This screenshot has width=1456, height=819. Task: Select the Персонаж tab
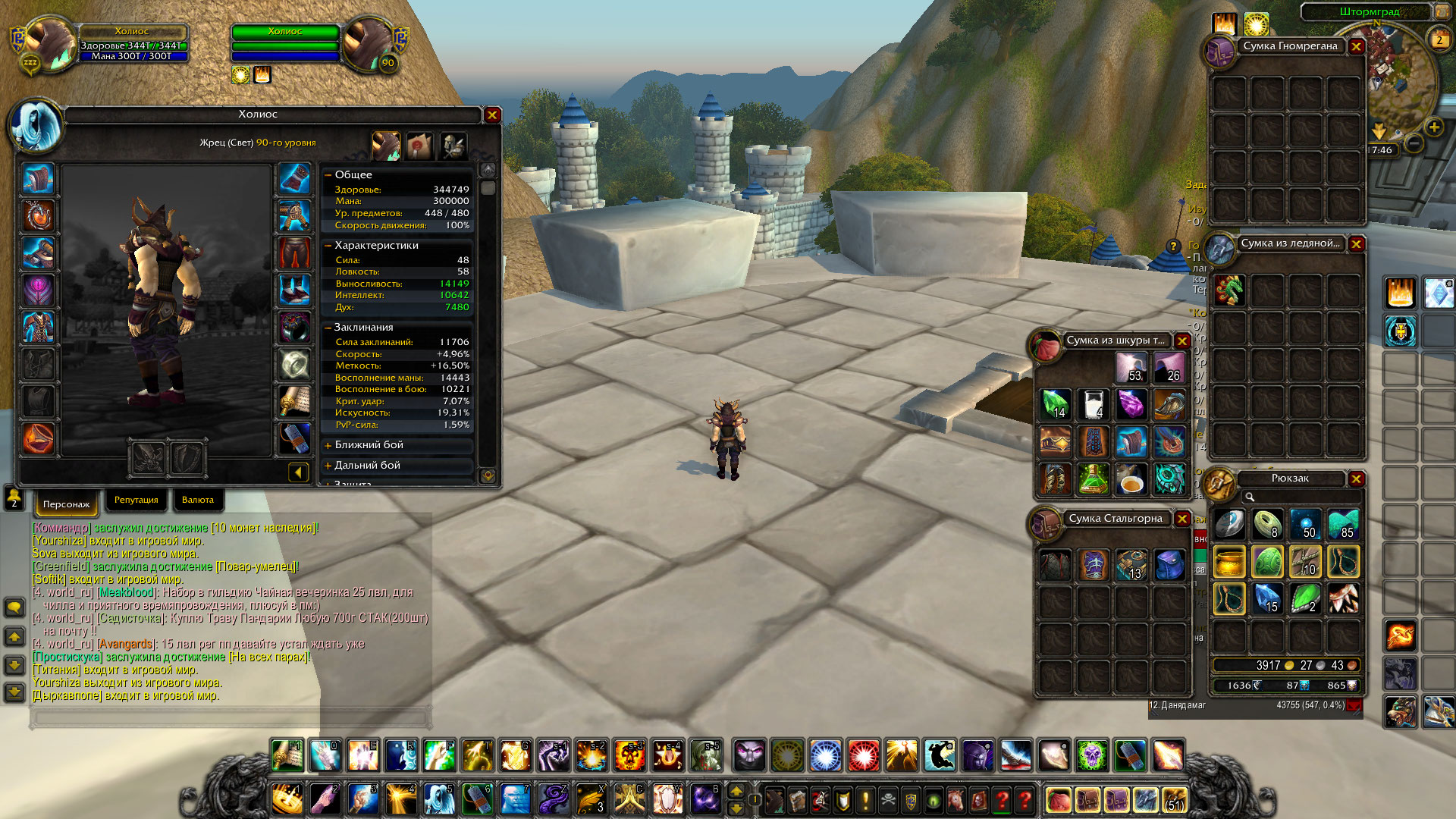[66, 504]
